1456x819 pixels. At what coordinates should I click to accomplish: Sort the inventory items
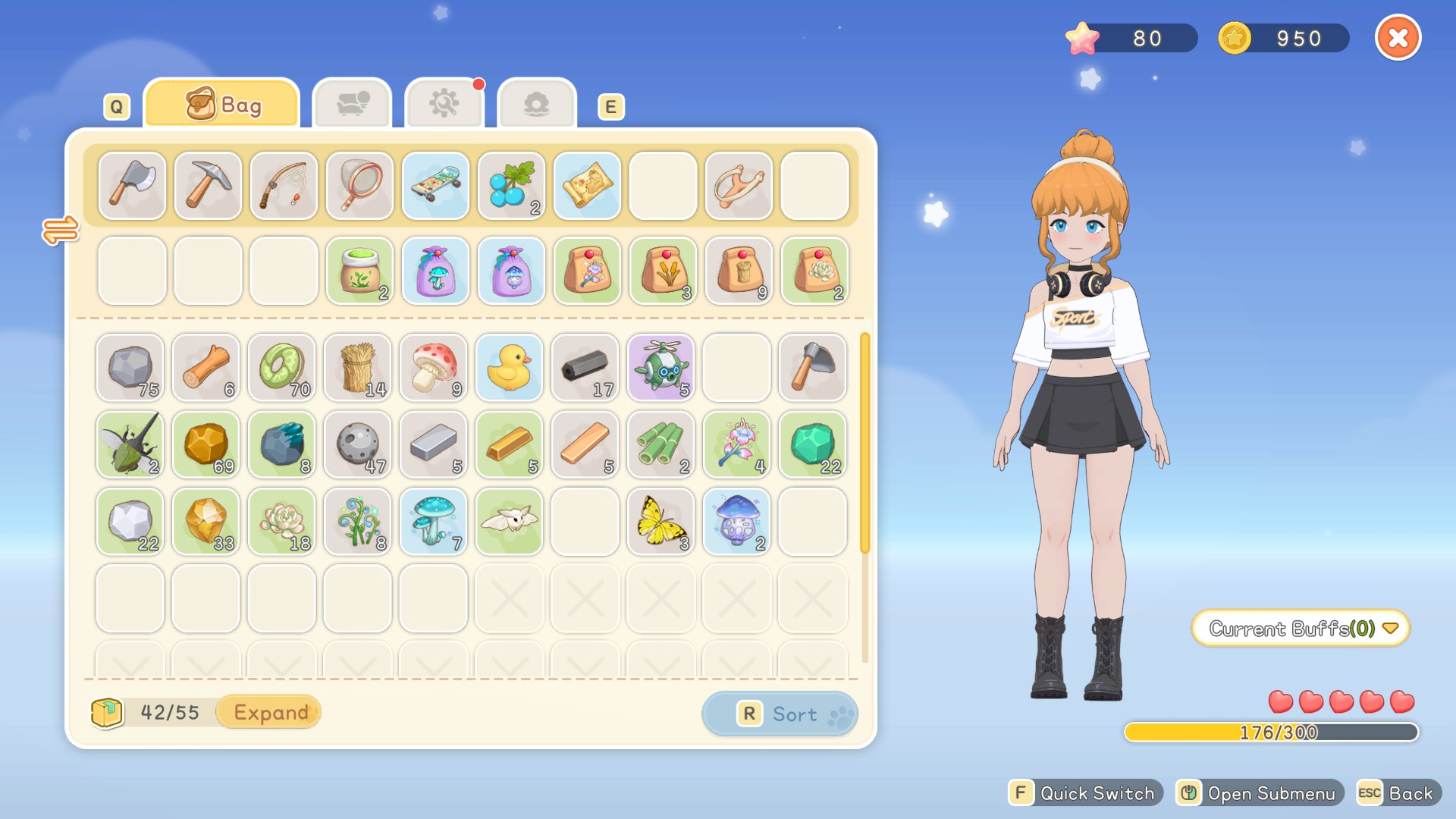click(780, 714)
